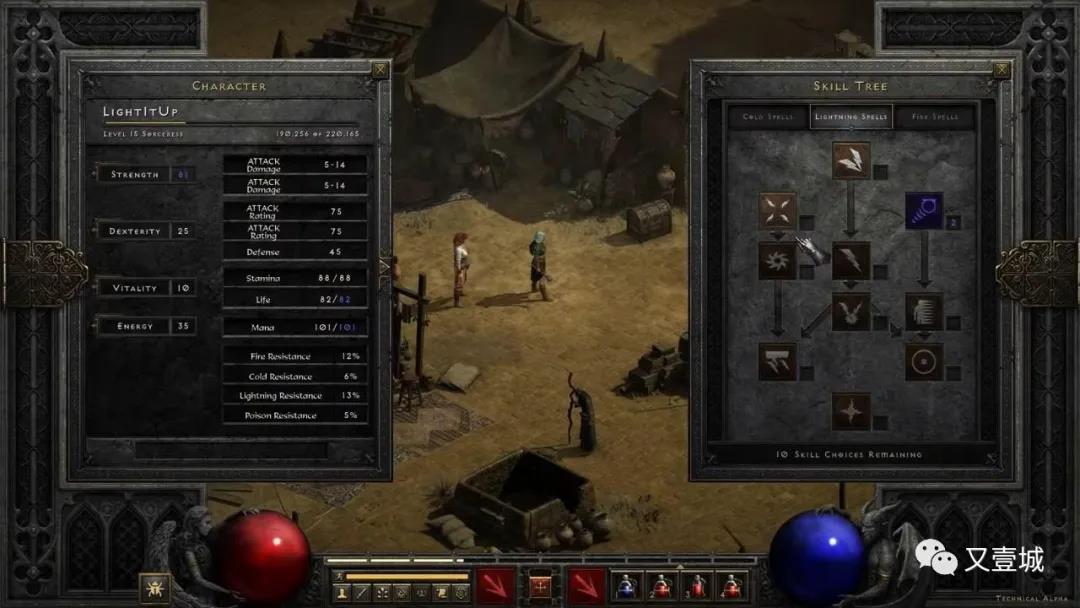Use the blue mana potion in belt

[627, 585]
